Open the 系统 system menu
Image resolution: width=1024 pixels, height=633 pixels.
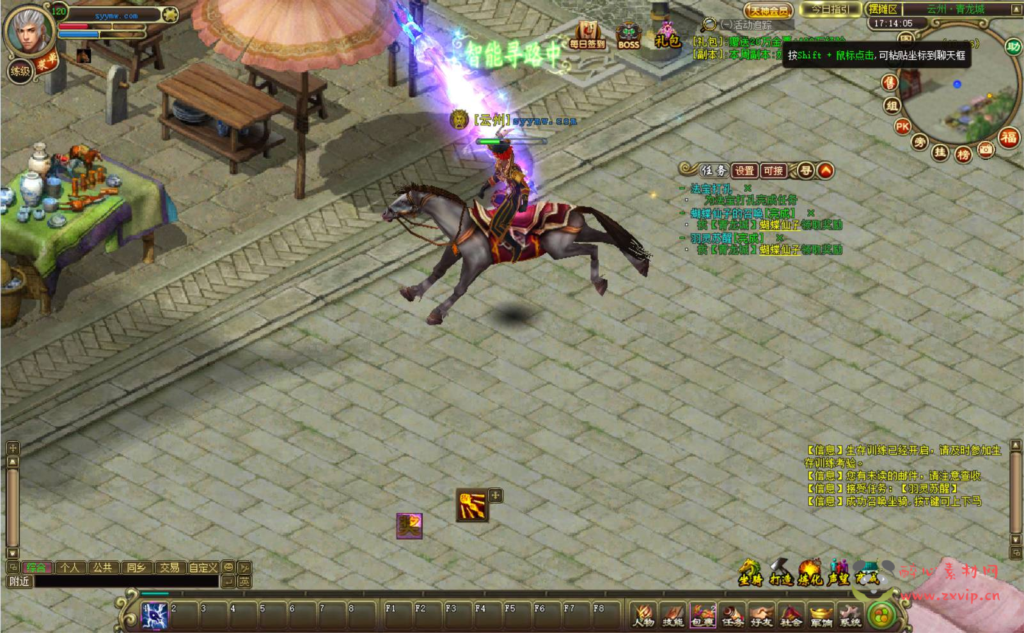click(x=850, y=614)
